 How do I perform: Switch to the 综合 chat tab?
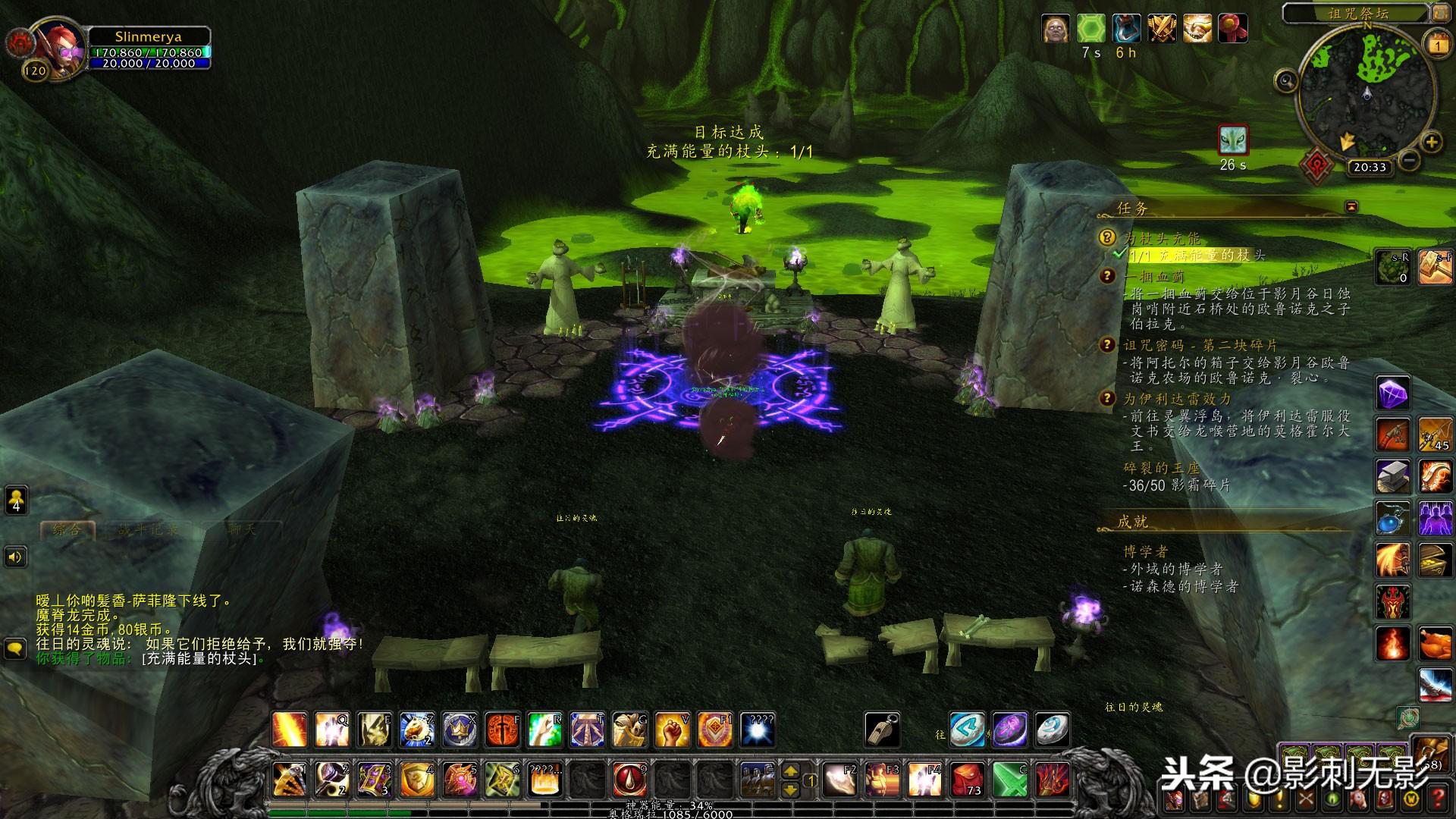[67, 529]
